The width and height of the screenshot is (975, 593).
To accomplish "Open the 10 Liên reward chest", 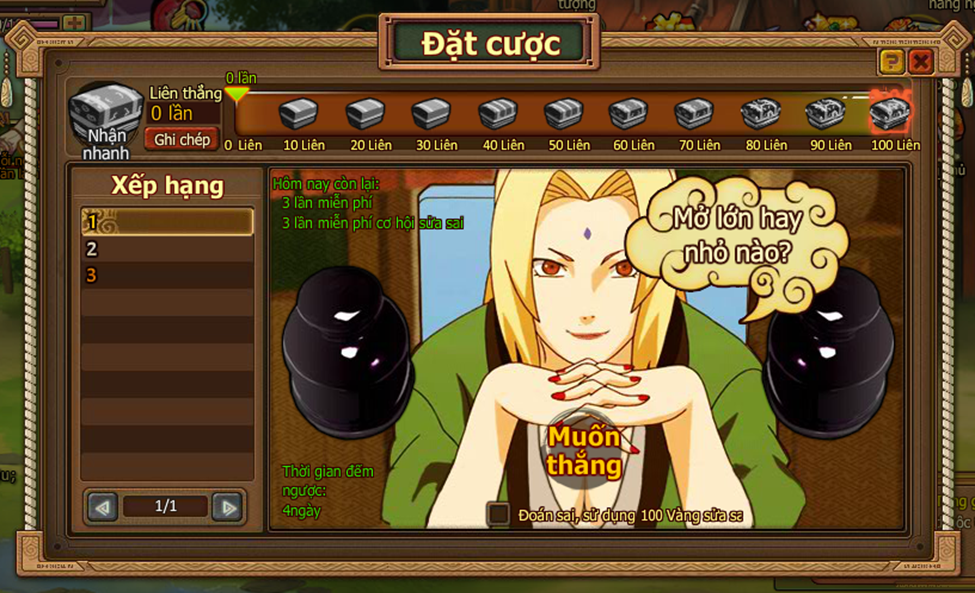I will [299, 114].
